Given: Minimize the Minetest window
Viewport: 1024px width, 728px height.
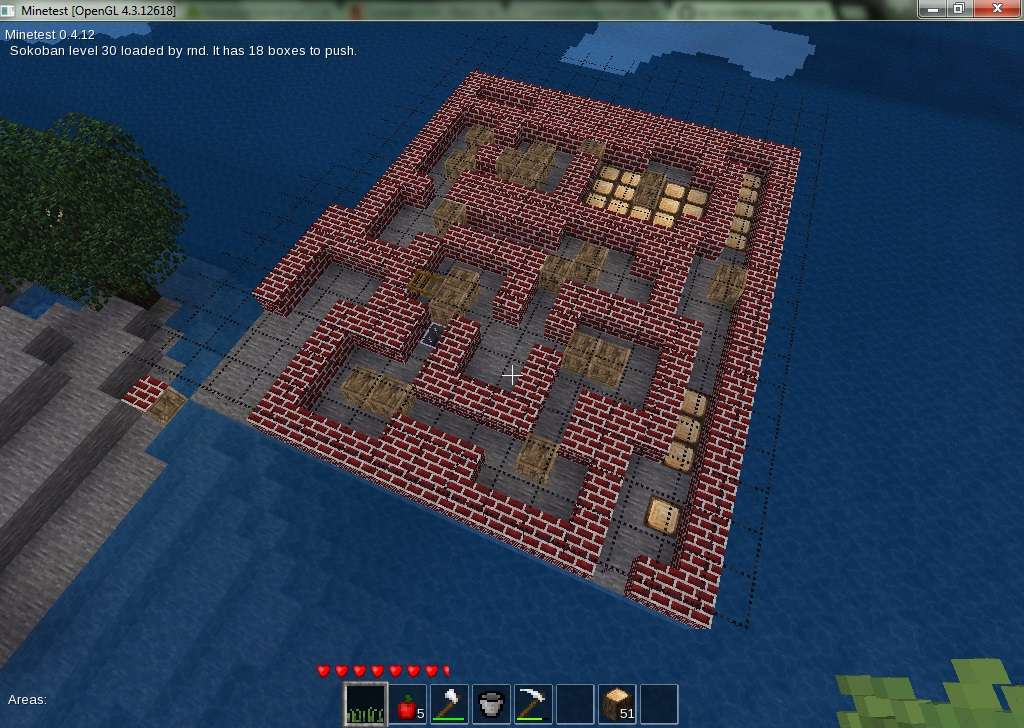Looking at the screenshot, I should [x=933, y=9].
